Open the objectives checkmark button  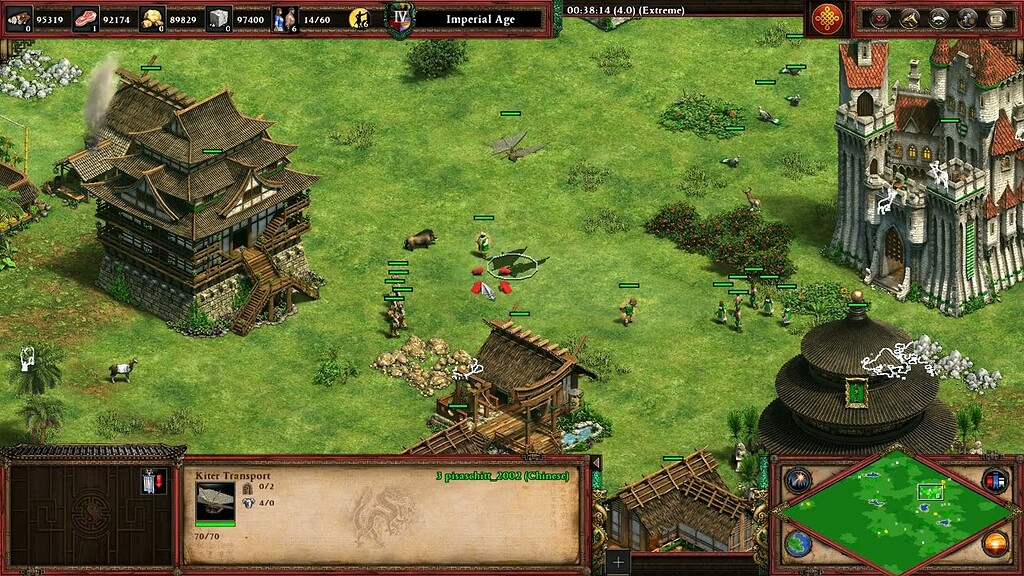point(881,18)
